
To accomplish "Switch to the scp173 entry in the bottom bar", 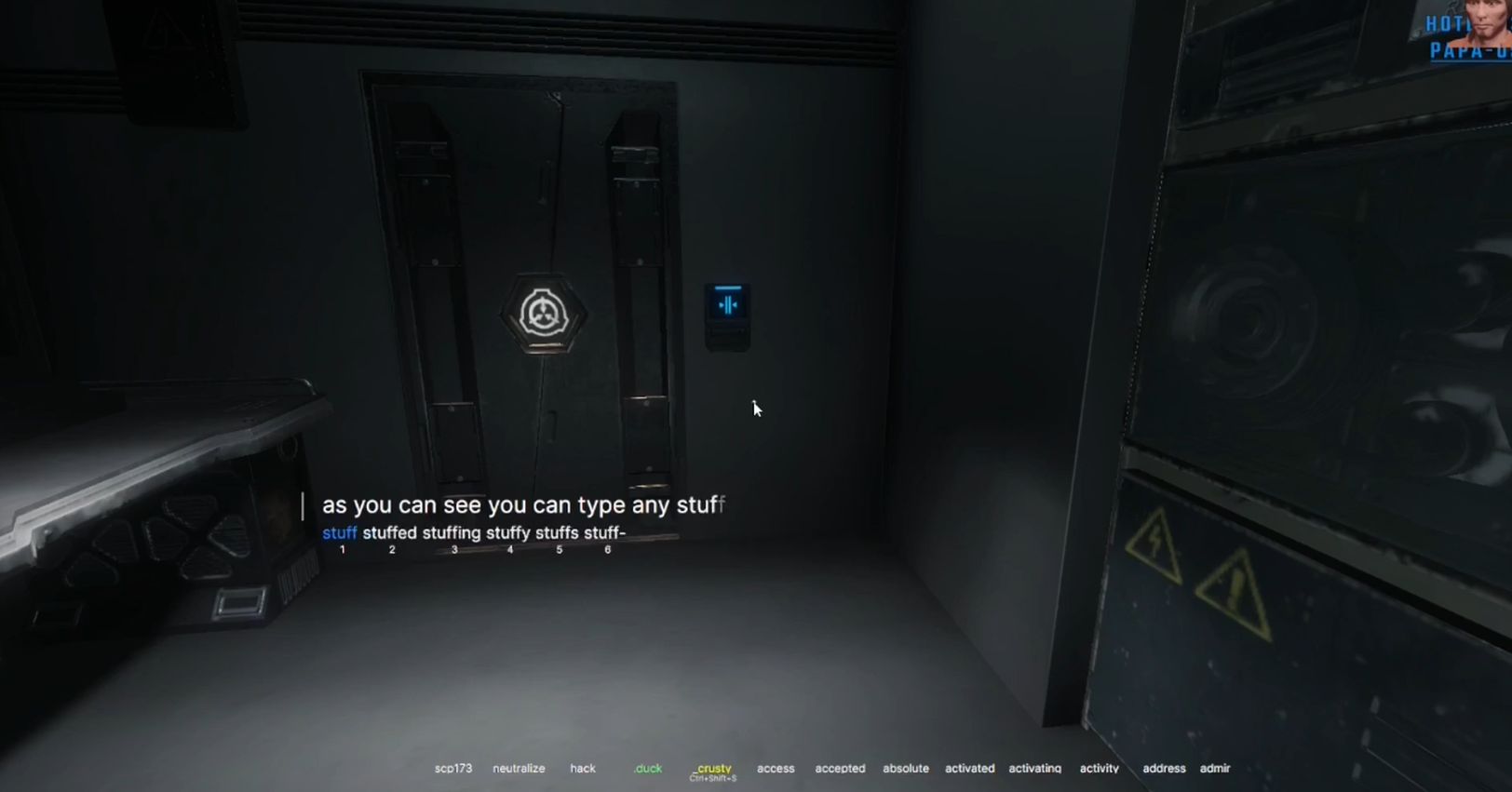I will coord(453,769).
